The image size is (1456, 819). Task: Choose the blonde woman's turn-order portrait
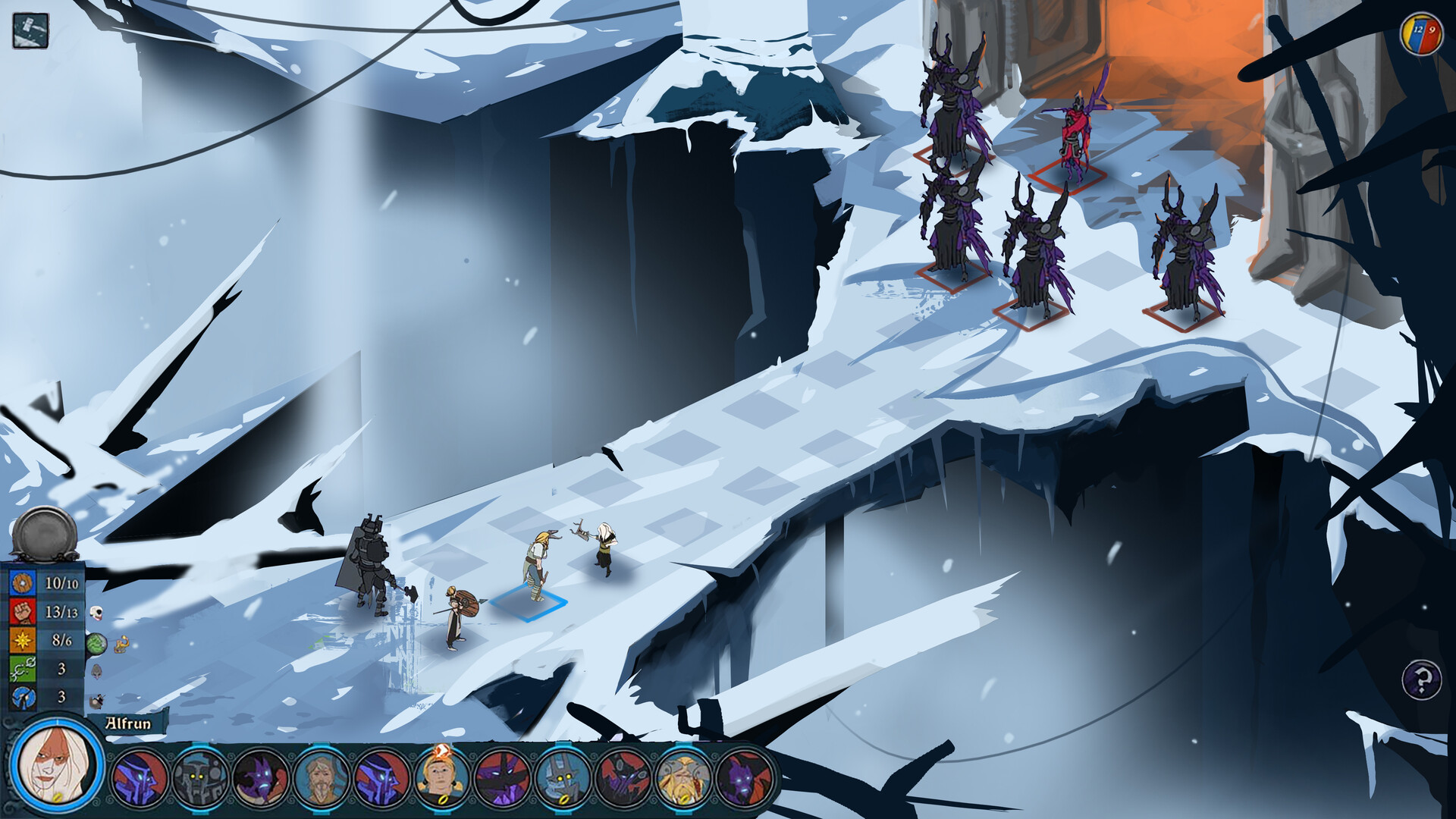(x=441, y=778)
